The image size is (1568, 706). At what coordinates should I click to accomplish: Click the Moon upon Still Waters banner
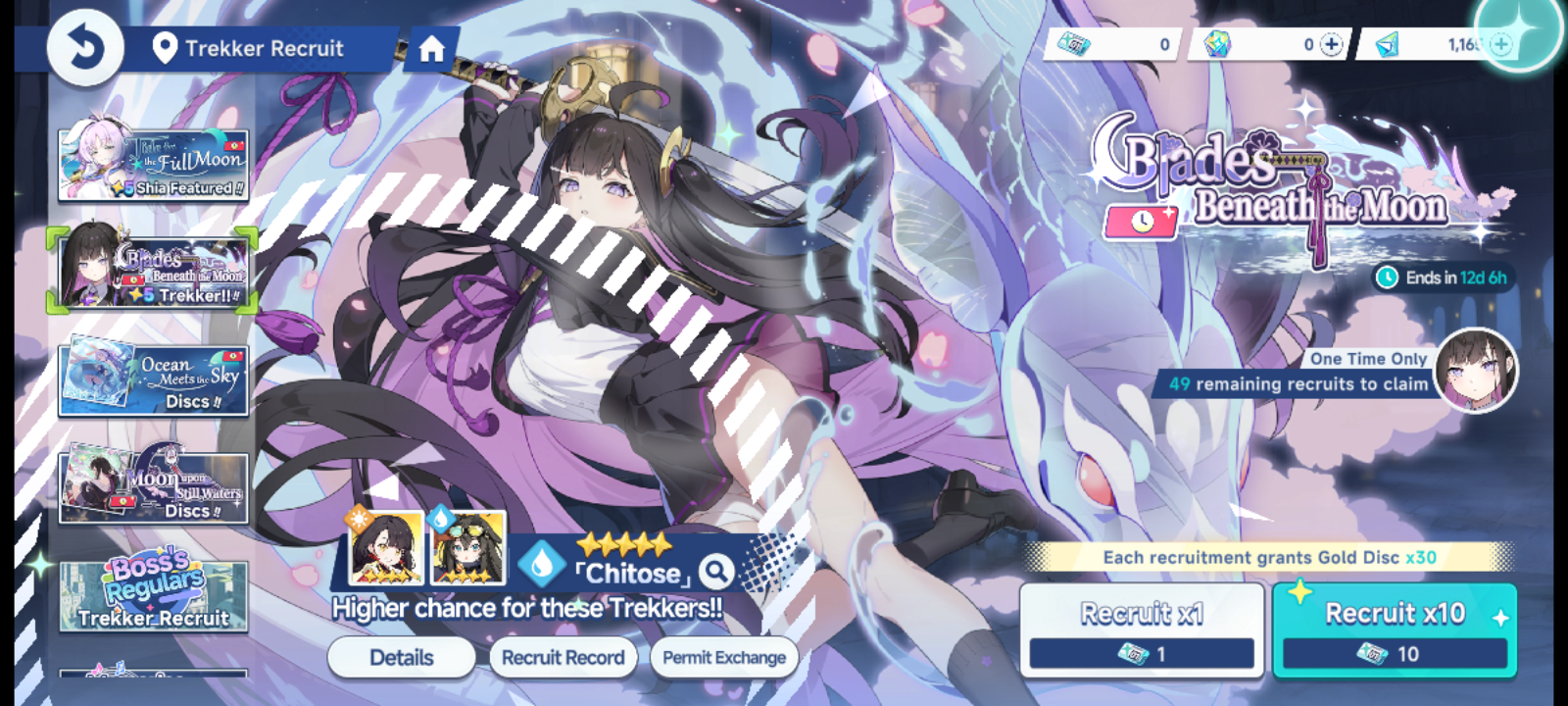[154, 486]
